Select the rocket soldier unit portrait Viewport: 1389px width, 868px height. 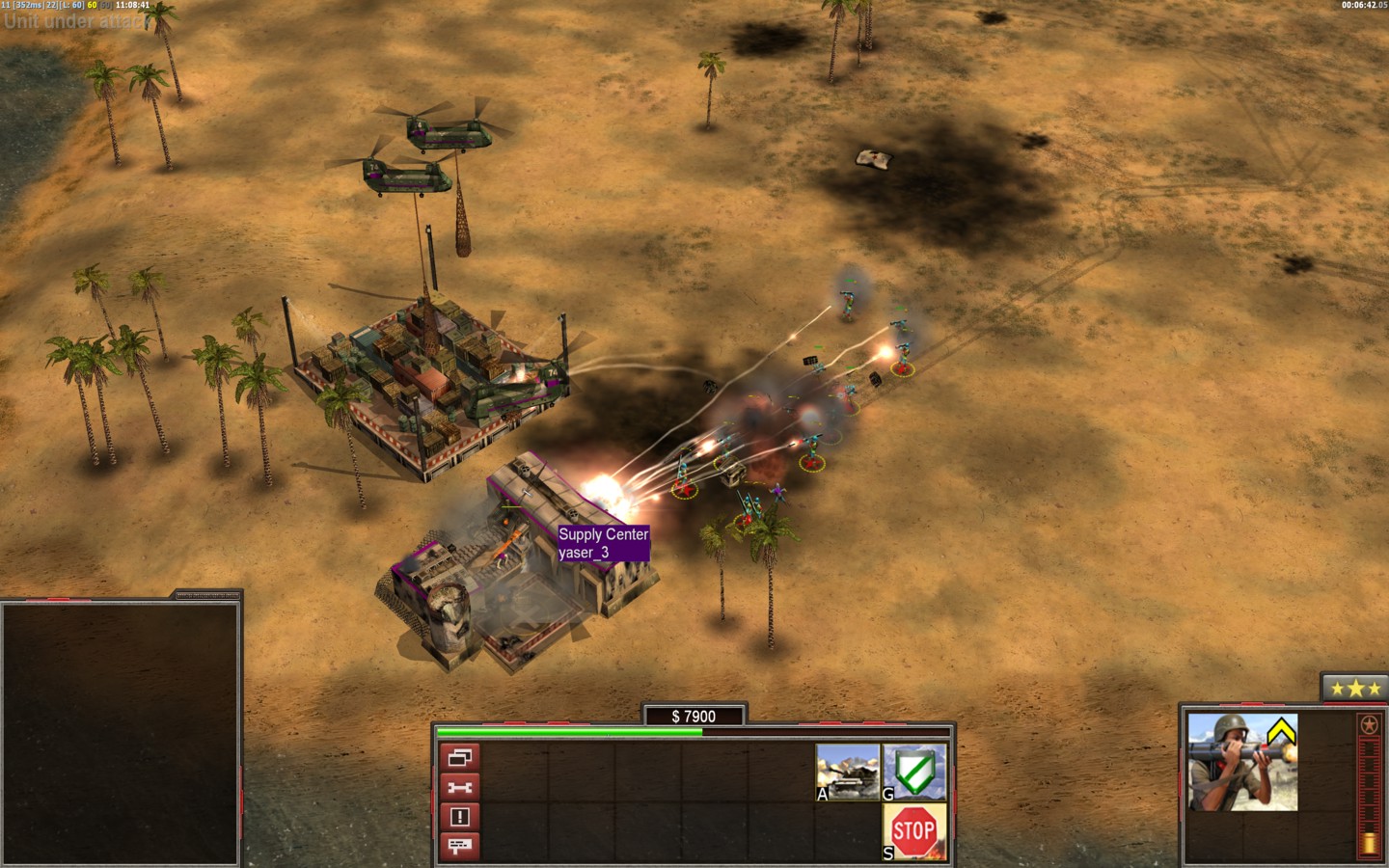tap(1241, 762)
